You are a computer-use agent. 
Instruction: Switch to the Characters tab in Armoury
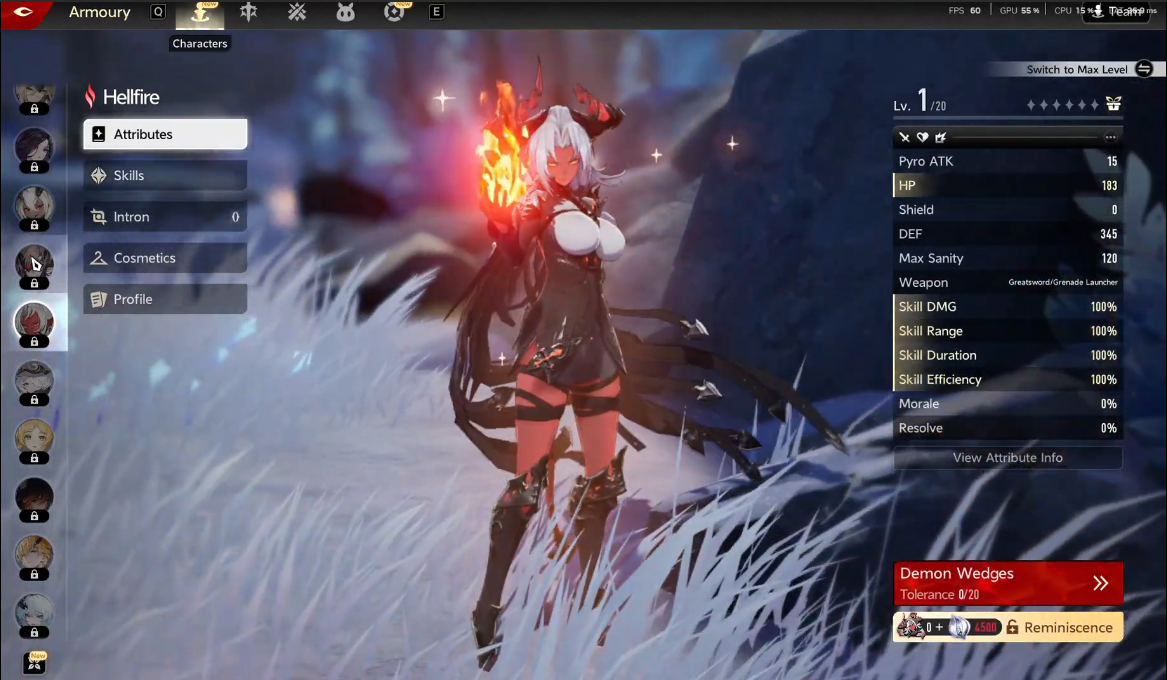pos(200,13)
